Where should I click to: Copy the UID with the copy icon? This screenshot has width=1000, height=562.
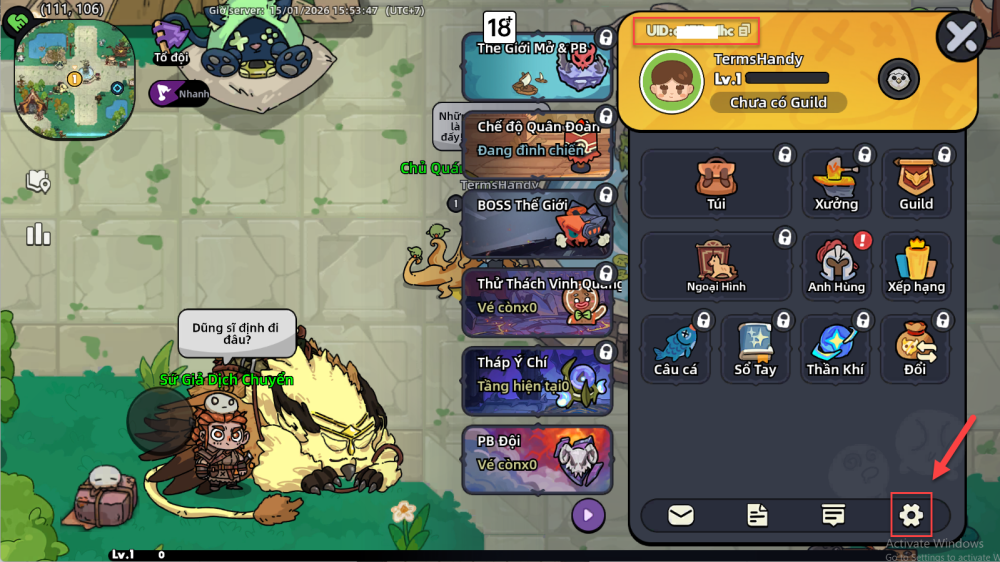click(x=744, y=31)
